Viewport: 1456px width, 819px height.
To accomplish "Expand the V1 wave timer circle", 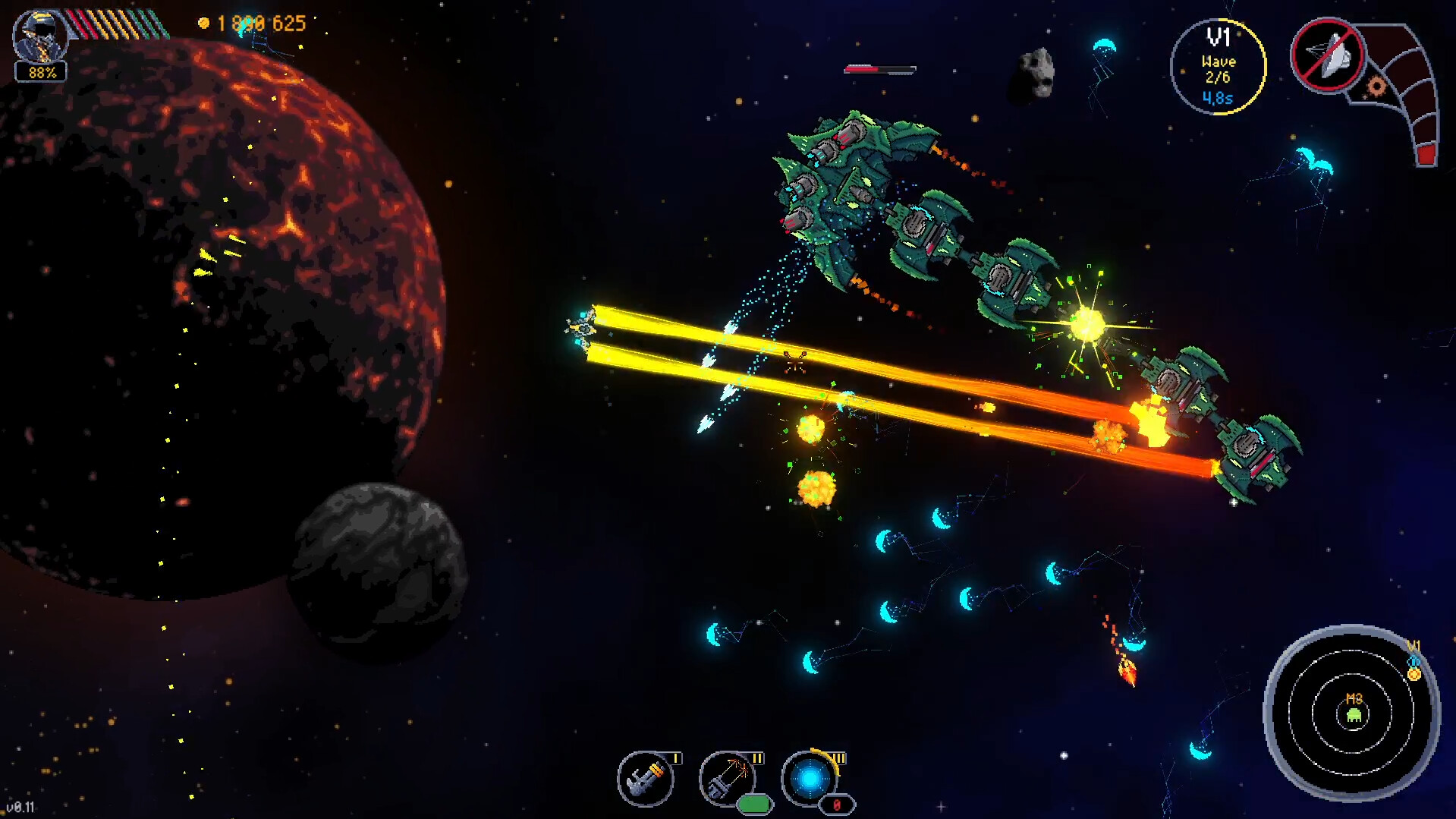I will [1218, 65].
